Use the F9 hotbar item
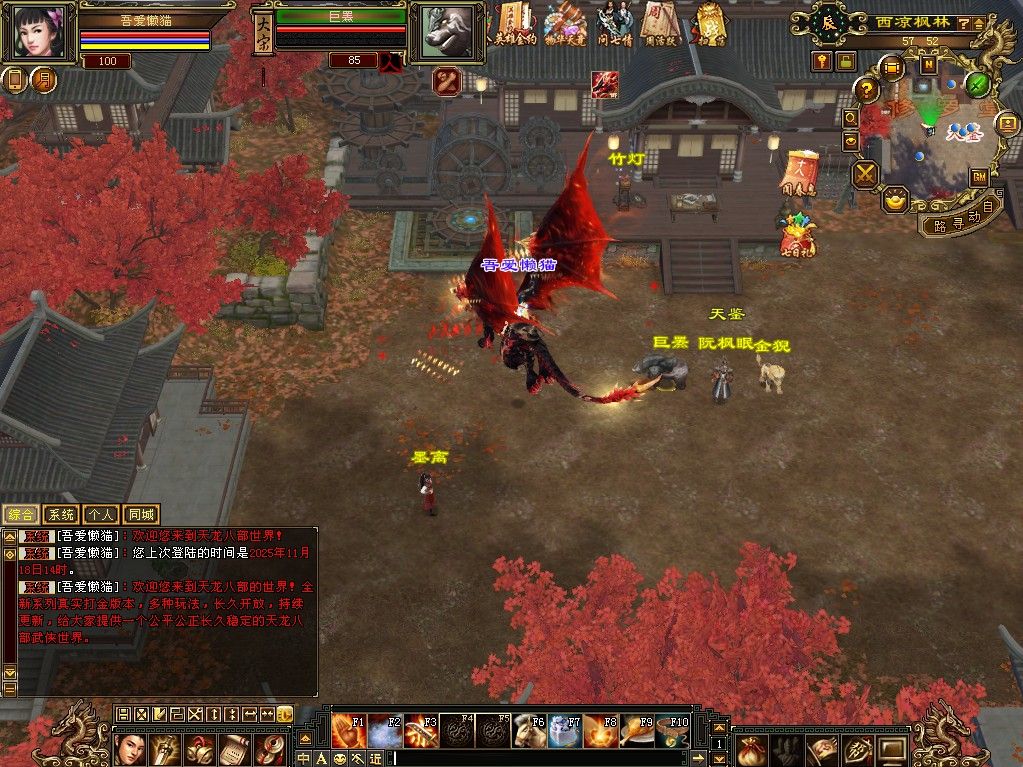The height and width of the screenshot is (767, 1023). tap(637, 731)
